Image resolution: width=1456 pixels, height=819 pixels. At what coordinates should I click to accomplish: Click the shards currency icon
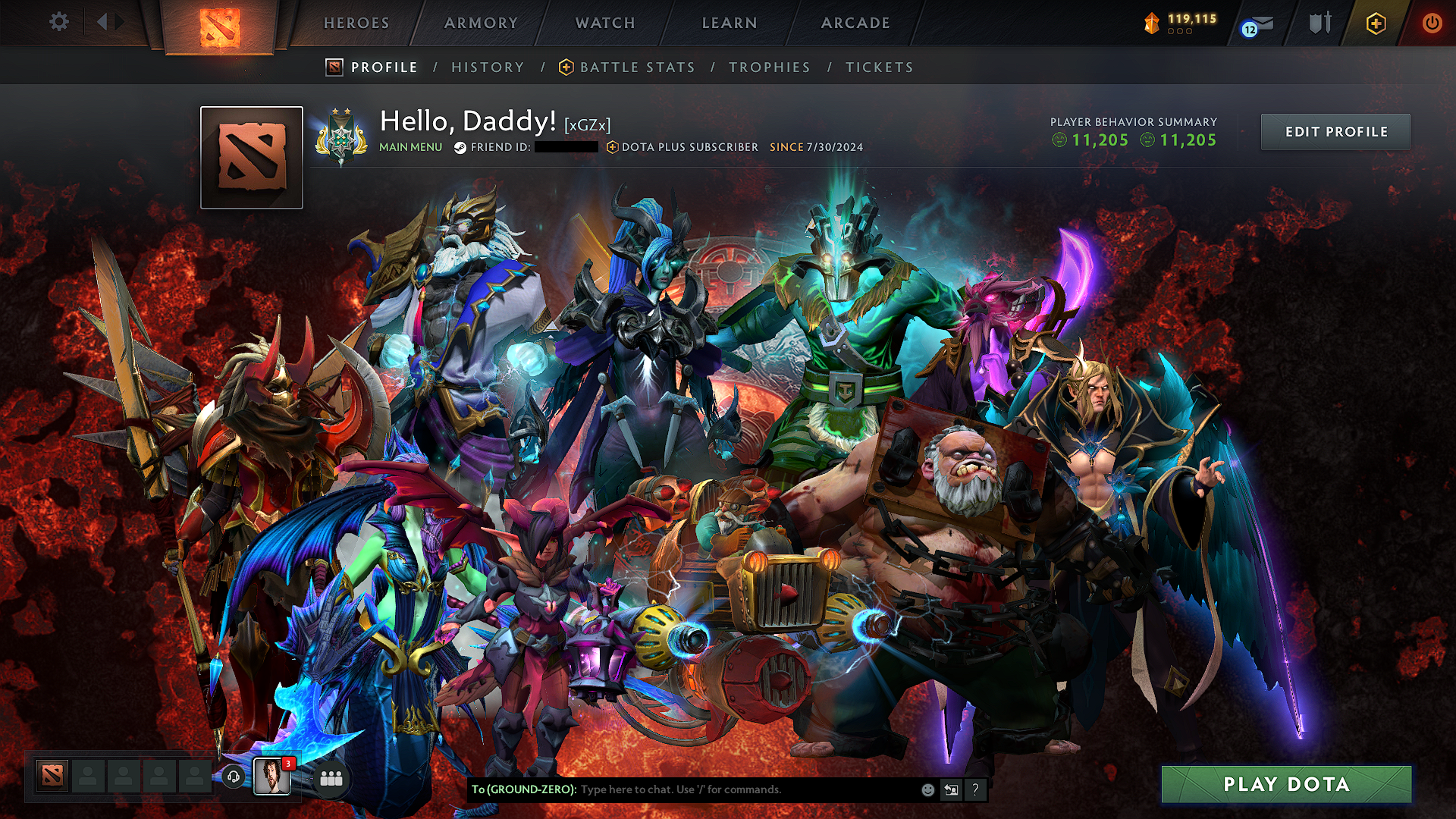click(x=1150, y=23)
